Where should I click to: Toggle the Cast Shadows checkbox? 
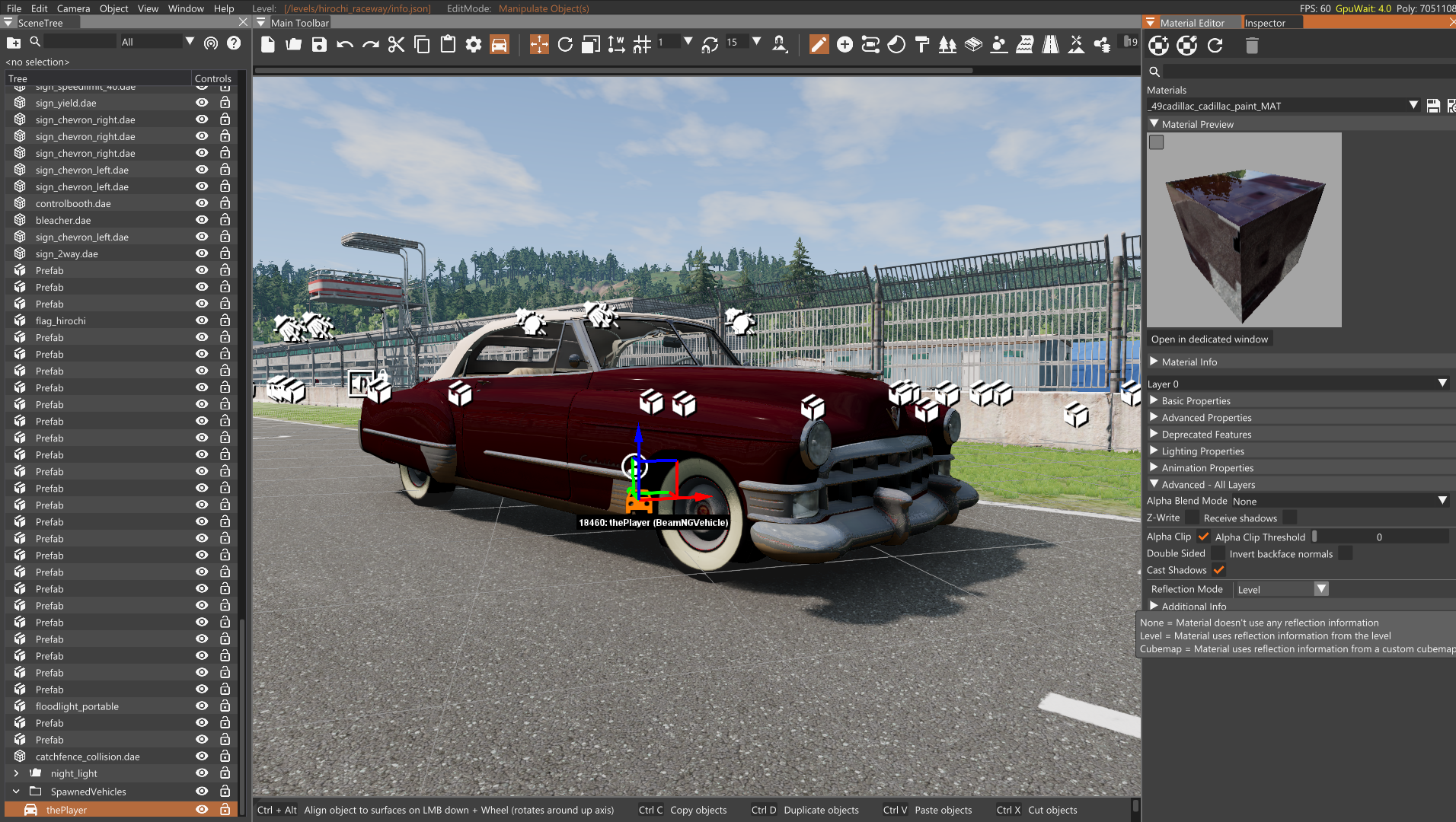(x=1218, y=570)
